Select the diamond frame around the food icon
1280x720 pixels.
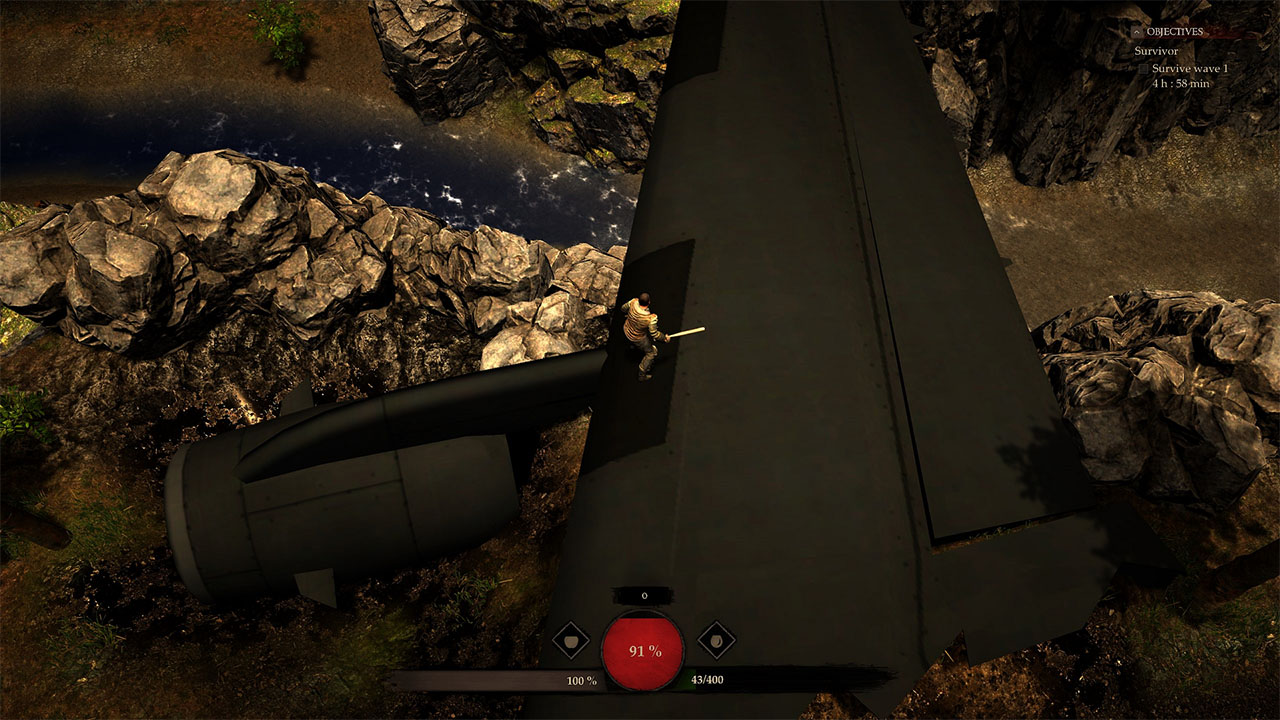tap(571, 641)
